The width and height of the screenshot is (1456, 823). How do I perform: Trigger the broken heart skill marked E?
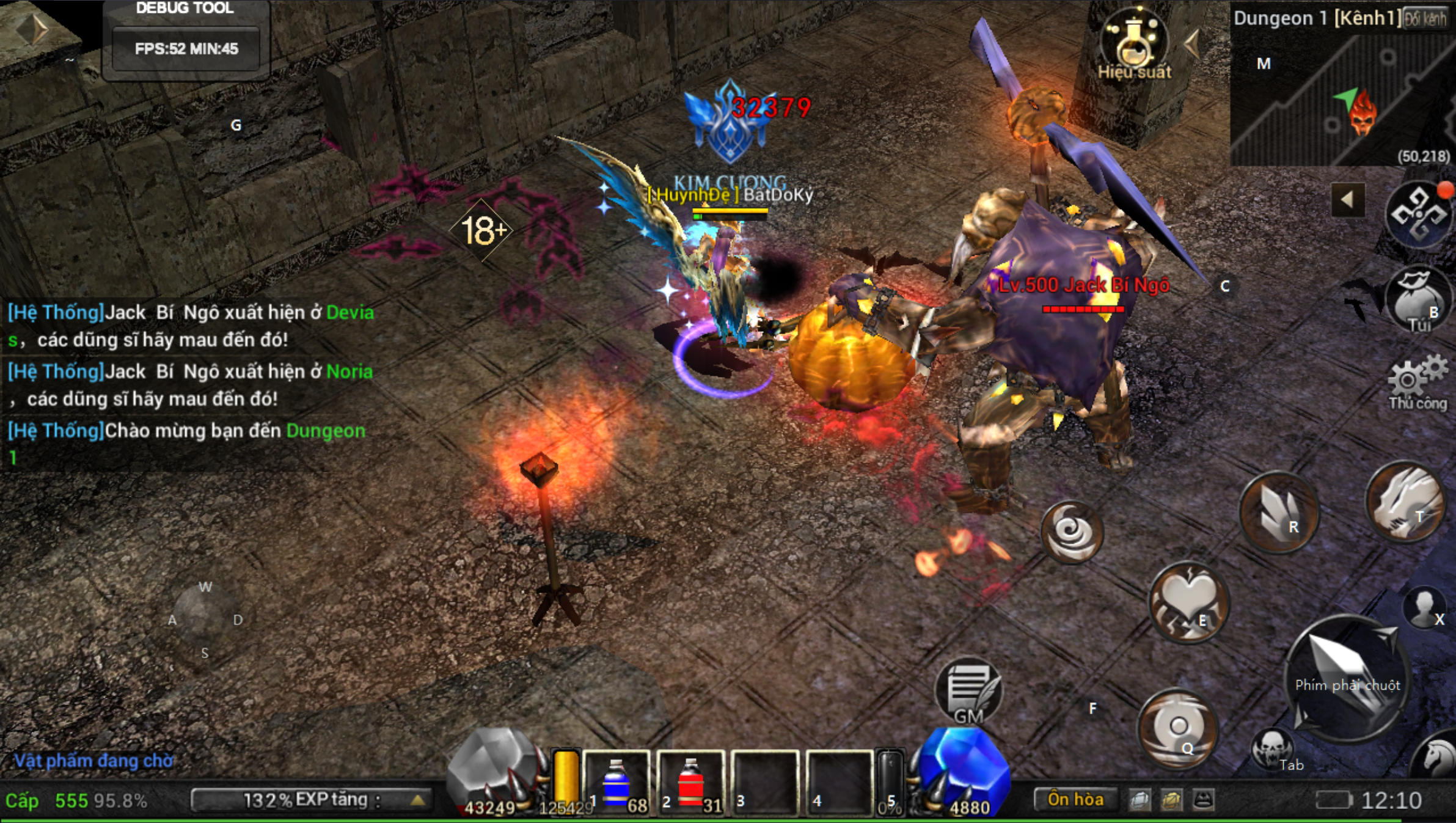tap(1188, 602)
